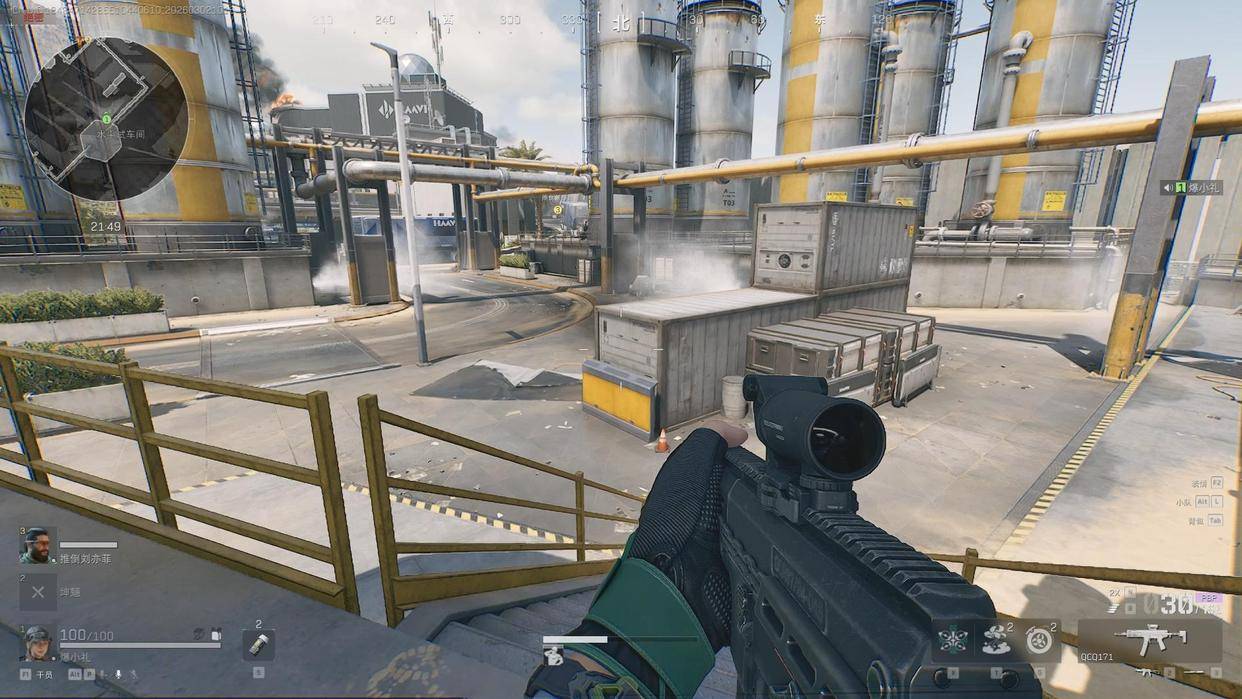Click the speaking player indicator 爆小扎
This screenshot has width=1242, height=699.
(1191, 187)
